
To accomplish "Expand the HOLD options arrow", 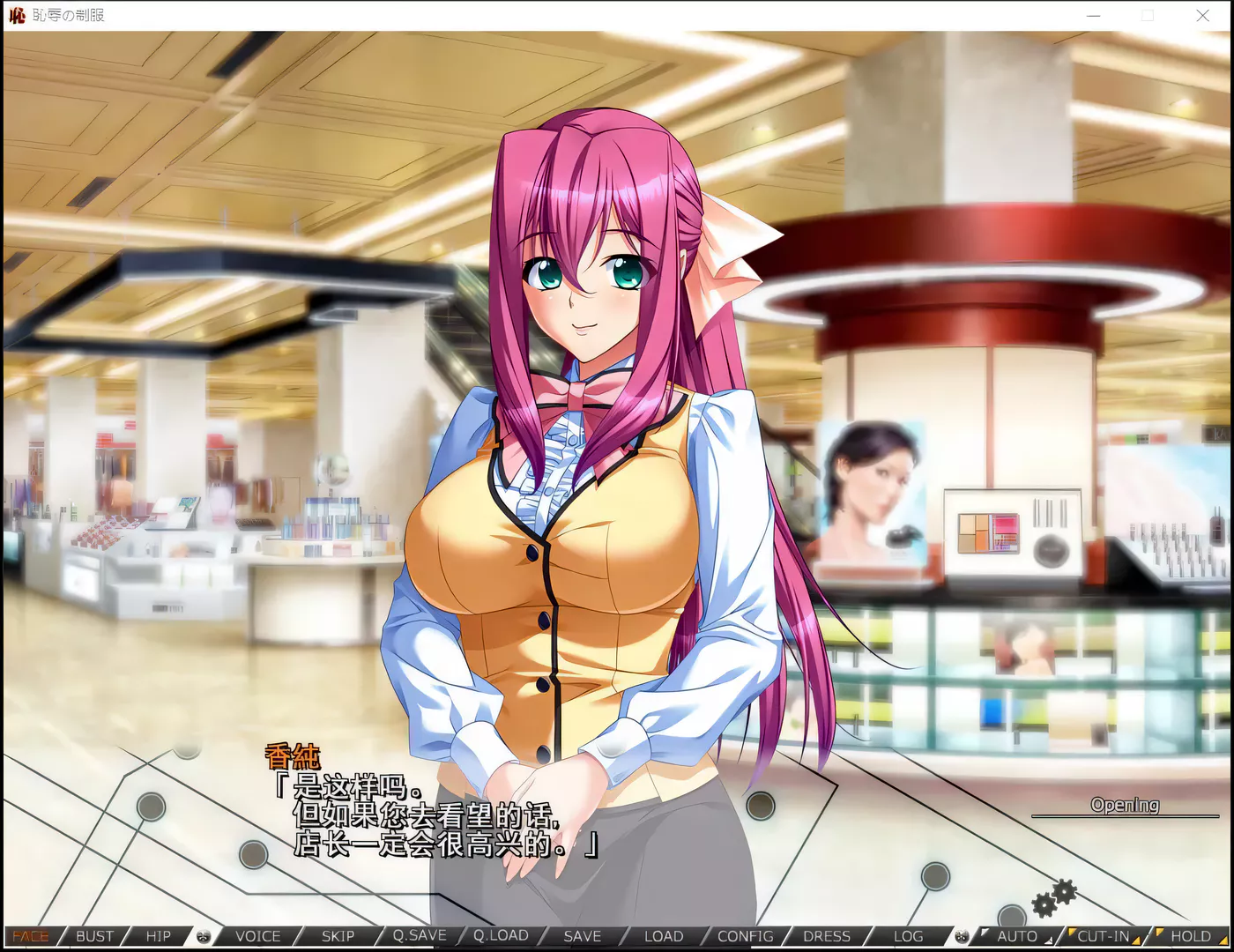I will point(1225,941).
